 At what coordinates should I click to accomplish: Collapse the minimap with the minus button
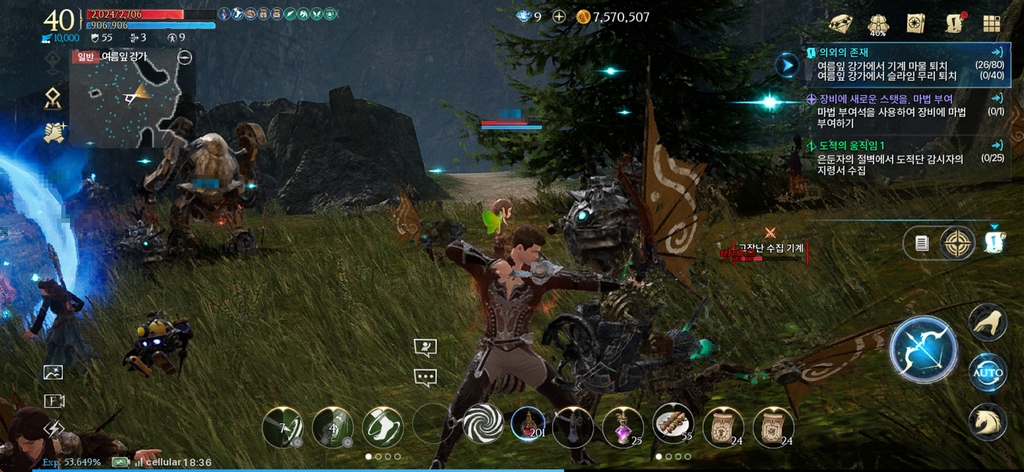coord(184,57)
